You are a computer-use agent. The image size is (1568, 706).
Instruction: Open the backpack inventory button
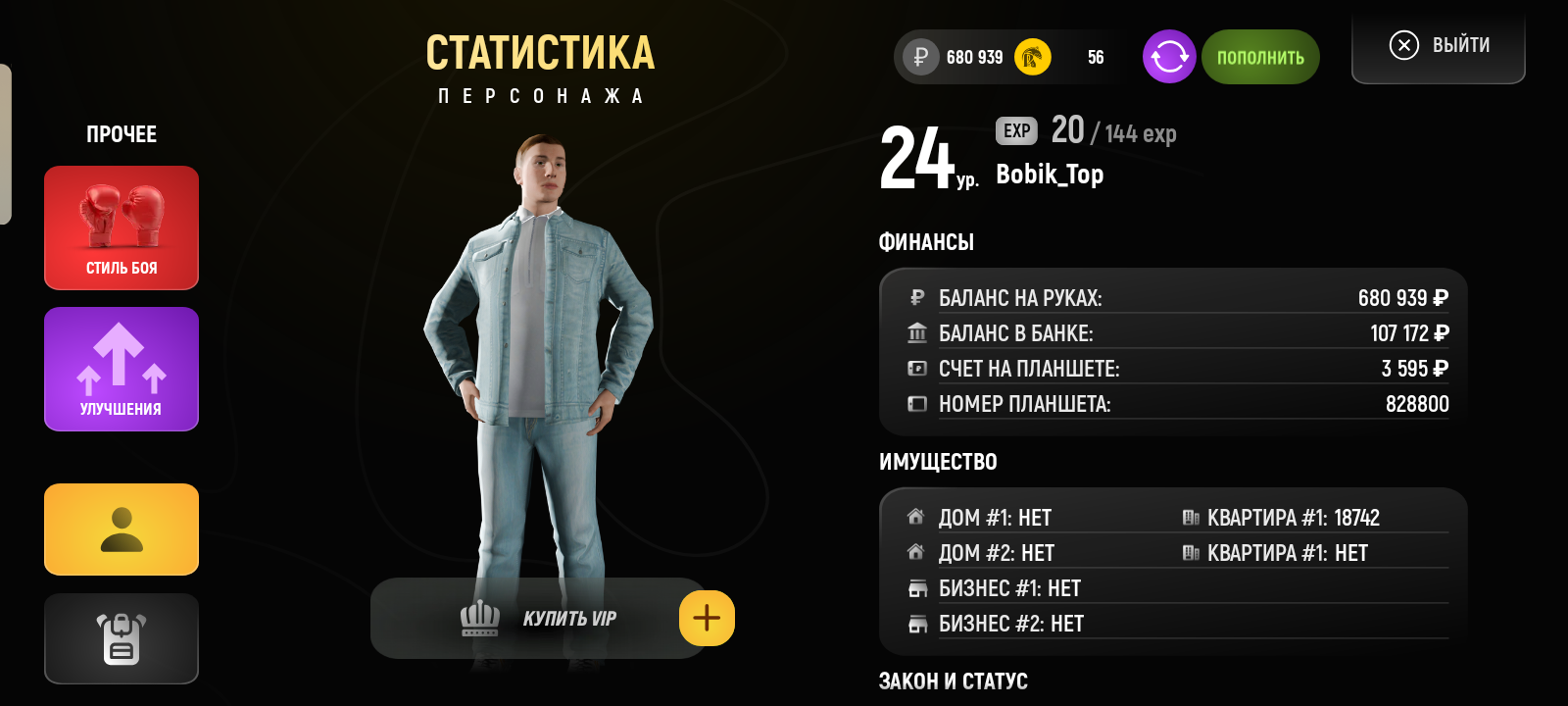[122, 638]
